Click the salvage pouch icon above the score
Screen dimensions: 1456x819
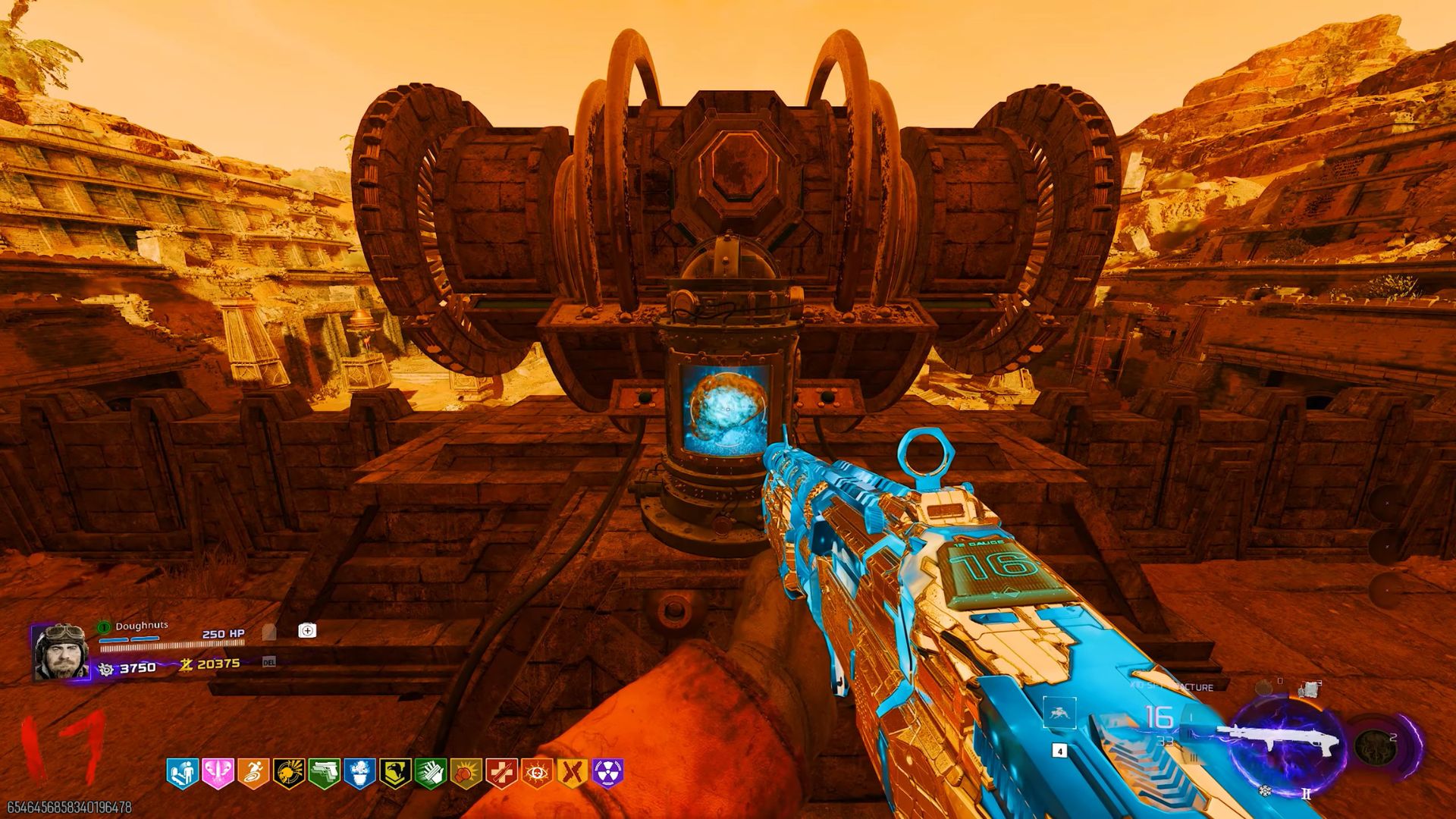point(309,632)
